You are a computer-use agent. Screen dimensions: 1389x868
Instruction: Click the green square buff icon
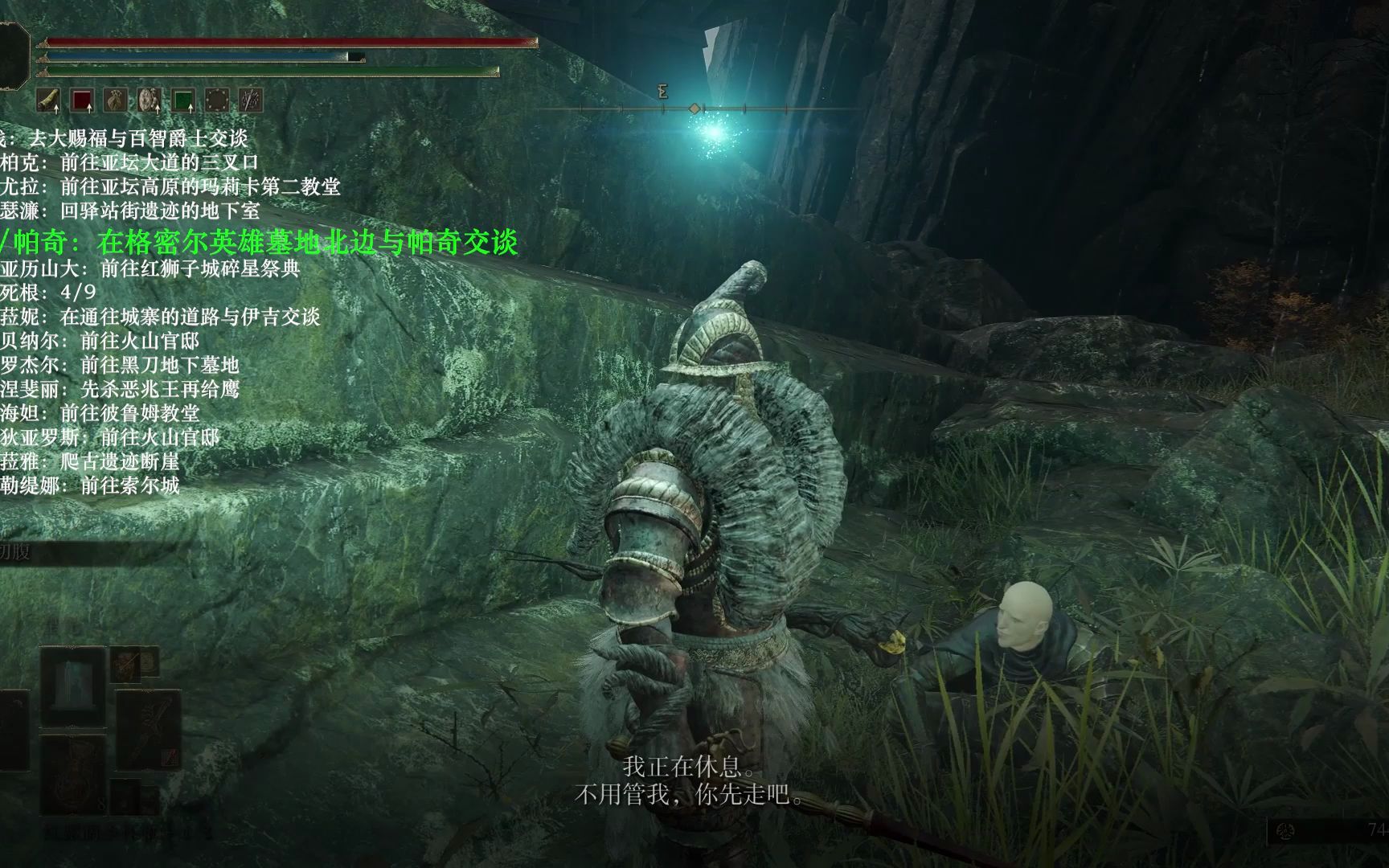(183, 100)
